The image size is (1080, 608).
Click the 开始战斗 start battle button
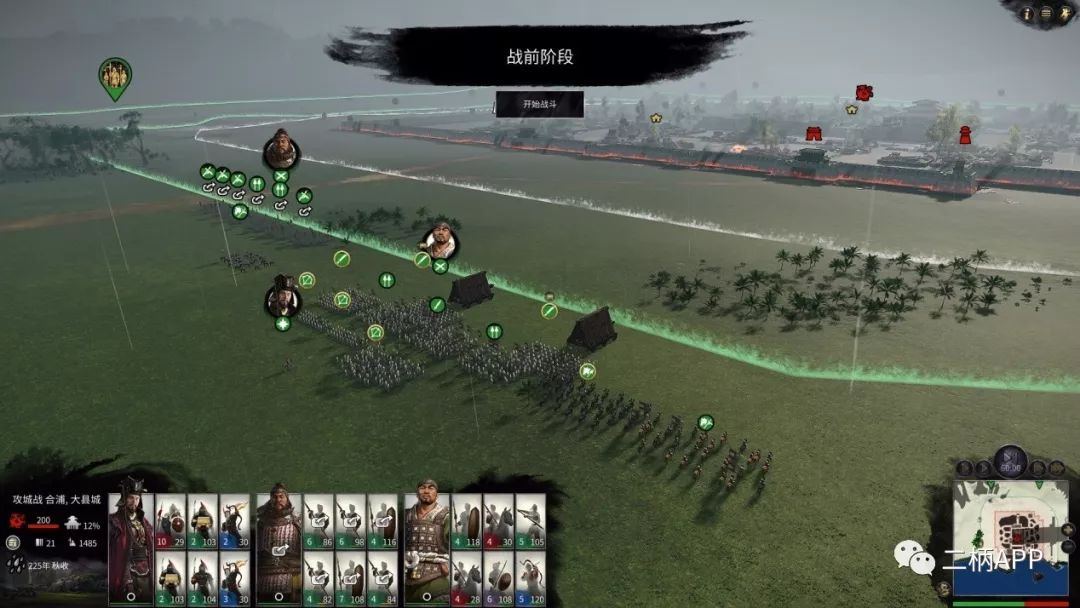539,104
